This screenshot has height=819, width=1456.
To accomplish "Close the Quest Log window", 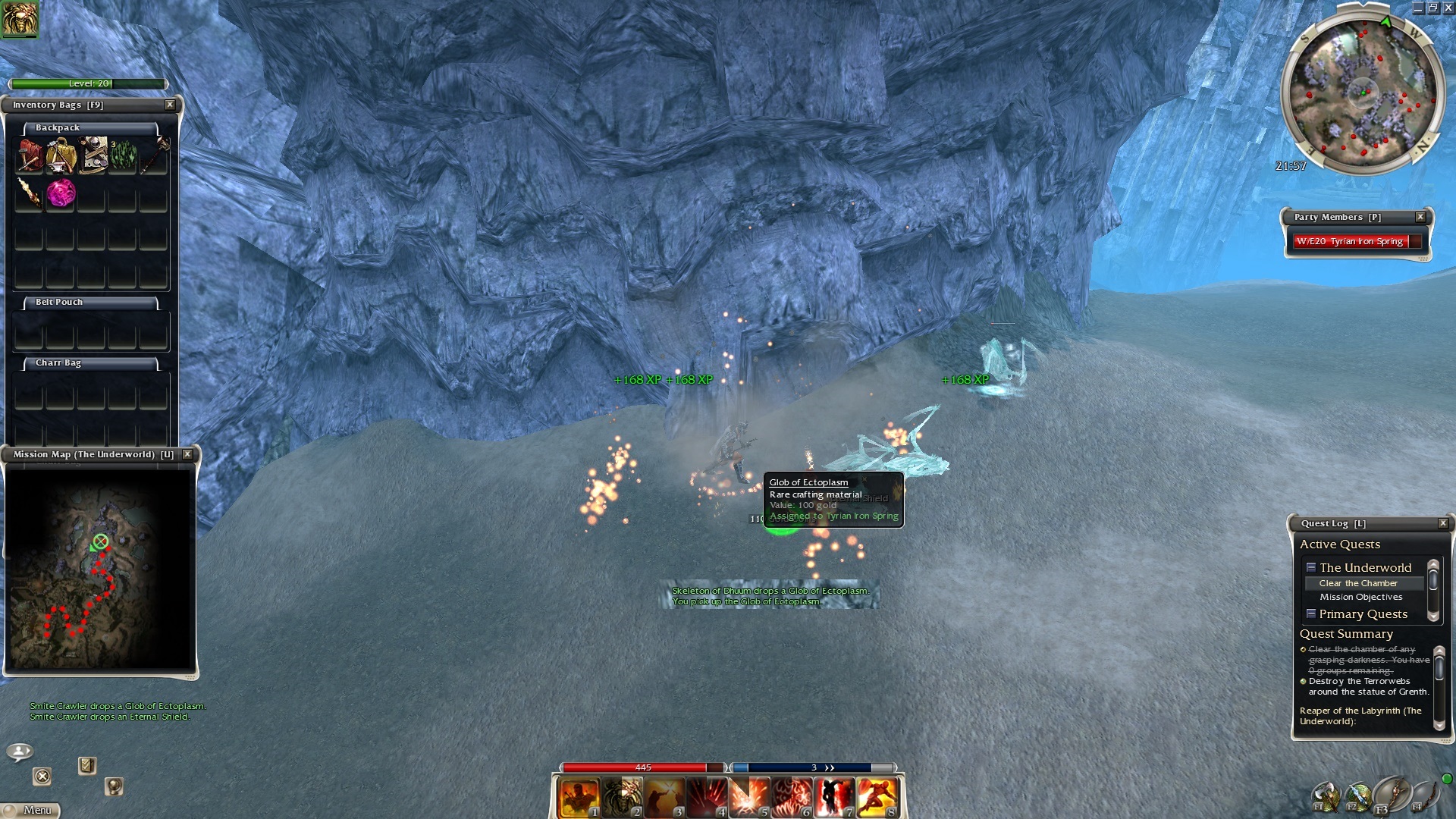I will click(1443, 523).
